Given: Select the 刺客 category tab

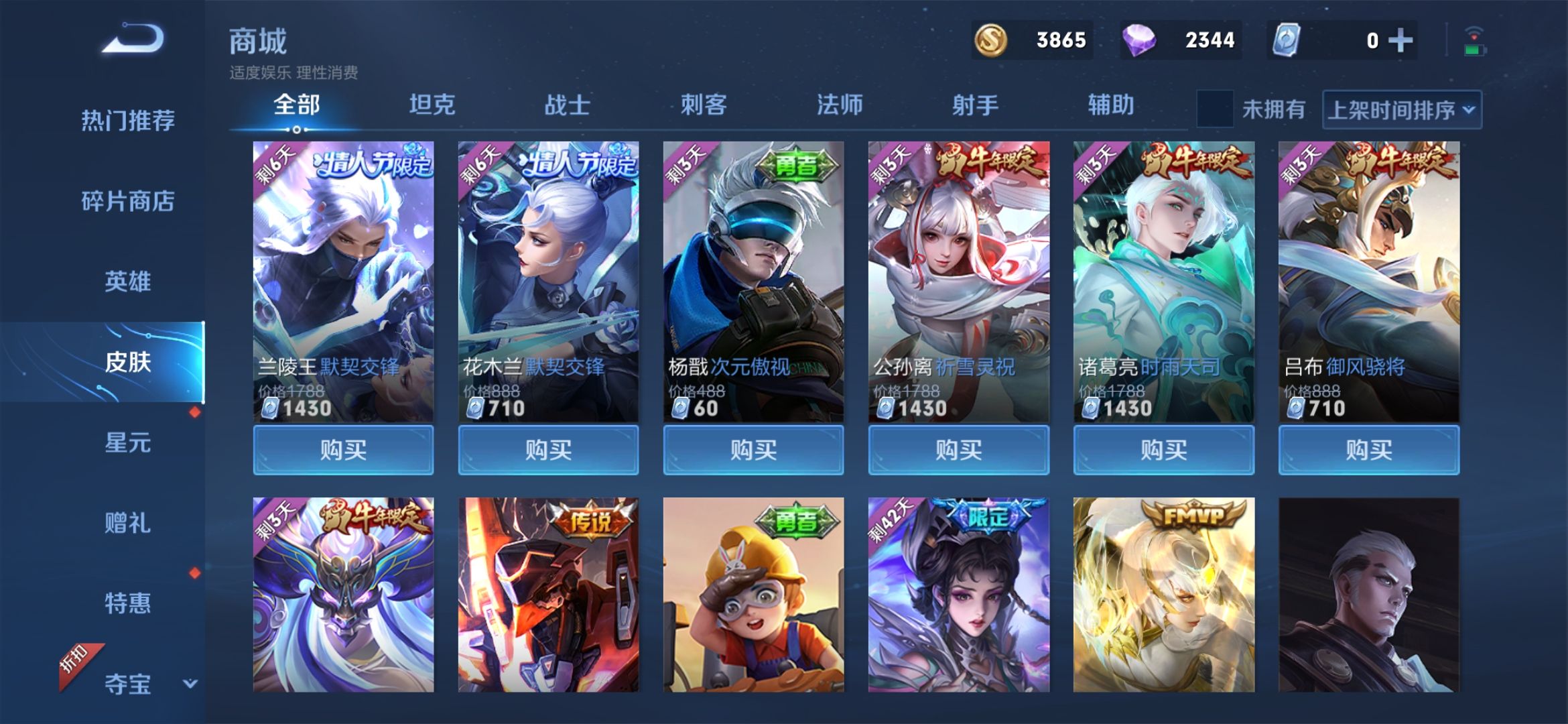Looking at the screenshot, I should tap(704, 105).
